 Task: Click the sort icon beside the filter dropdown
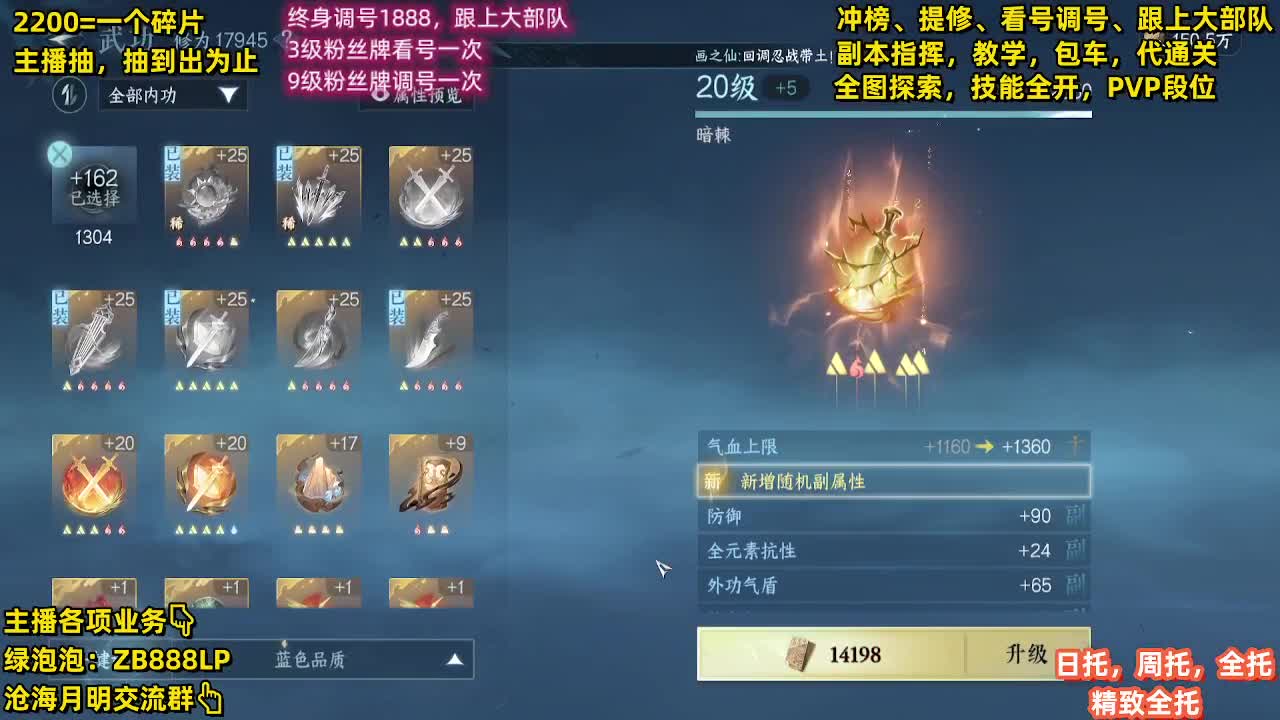[68, 95]
